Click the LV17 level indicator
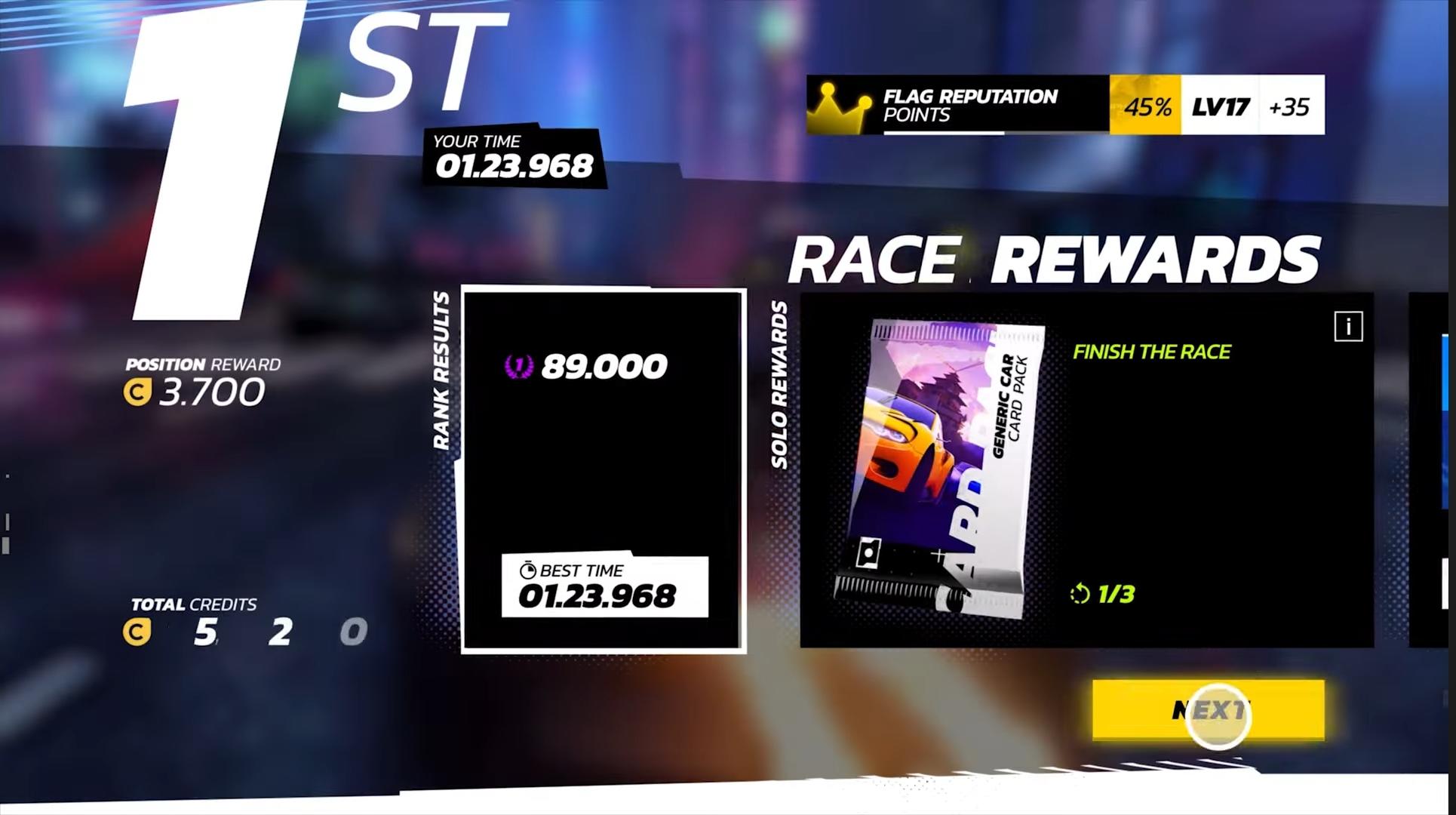 point(1218,106)
